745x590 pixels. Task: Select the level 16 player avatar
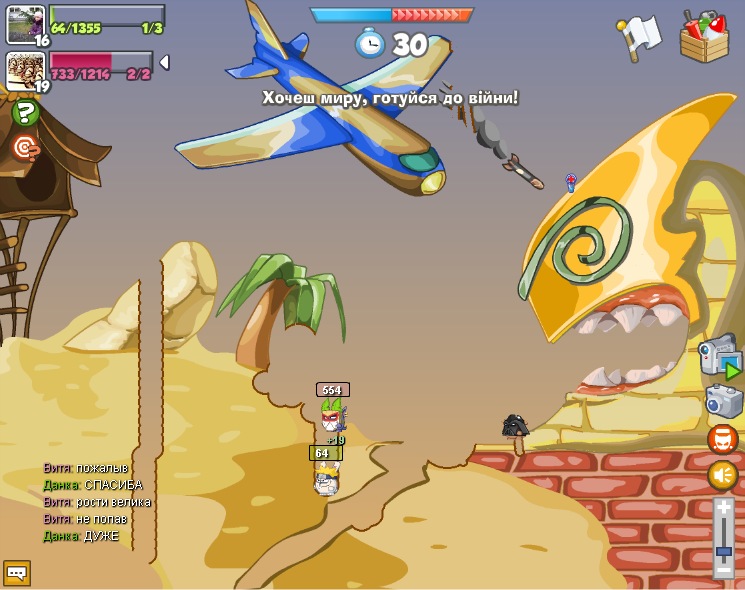(x=25, y=24)
